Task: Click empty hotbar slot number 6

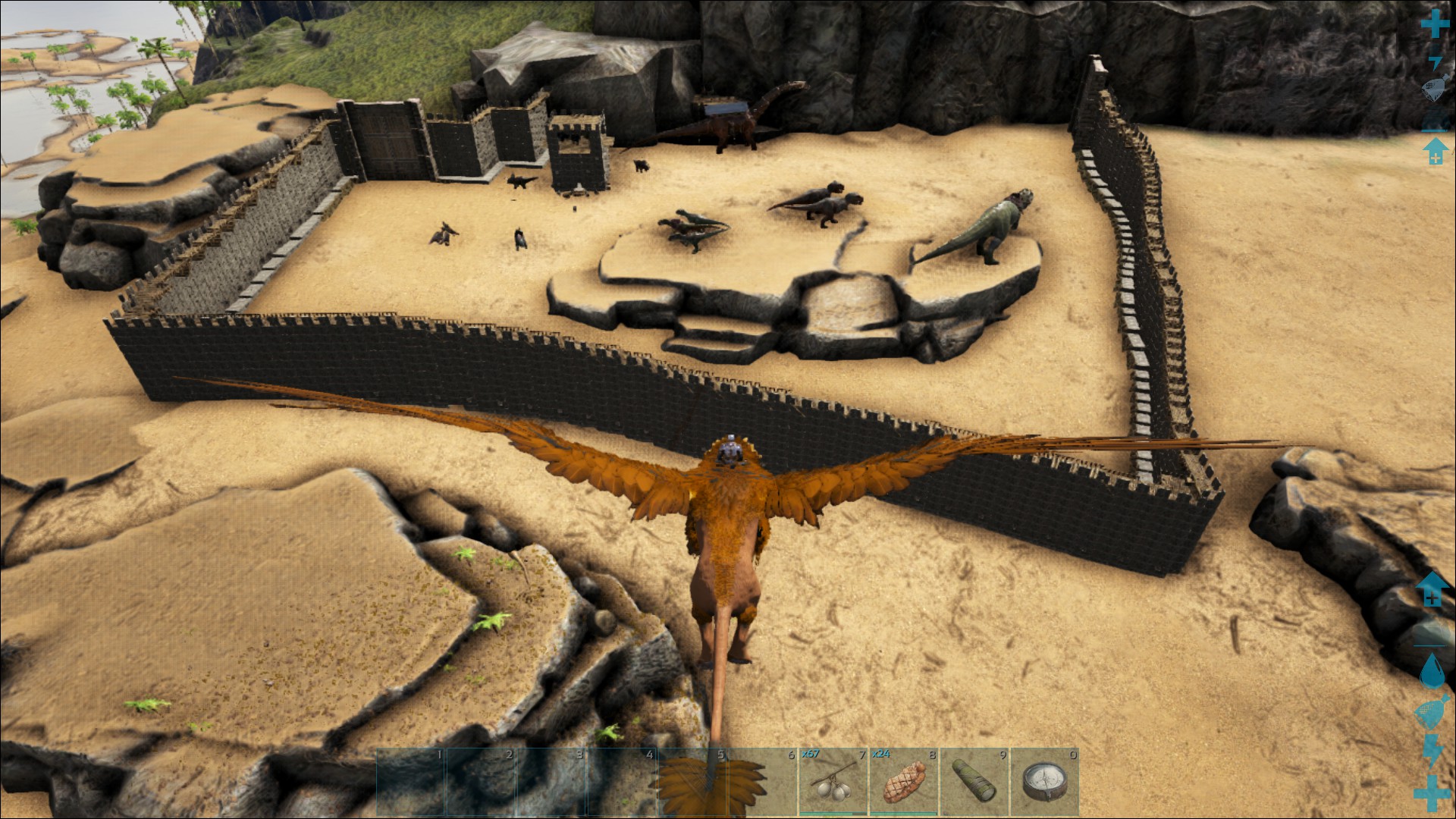Action: (x=764, y=782)
